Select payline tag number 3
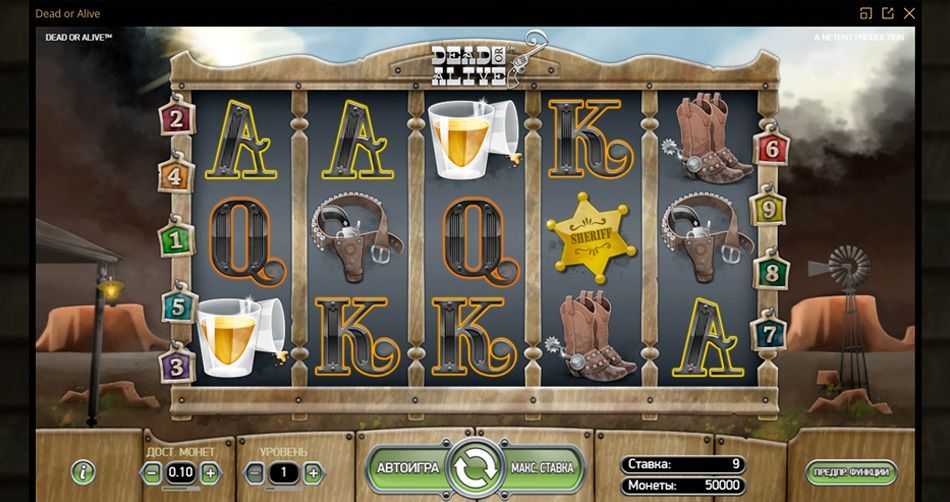This screenshot has width=950, height=502. pyautogui.click(x=177, y=365)
